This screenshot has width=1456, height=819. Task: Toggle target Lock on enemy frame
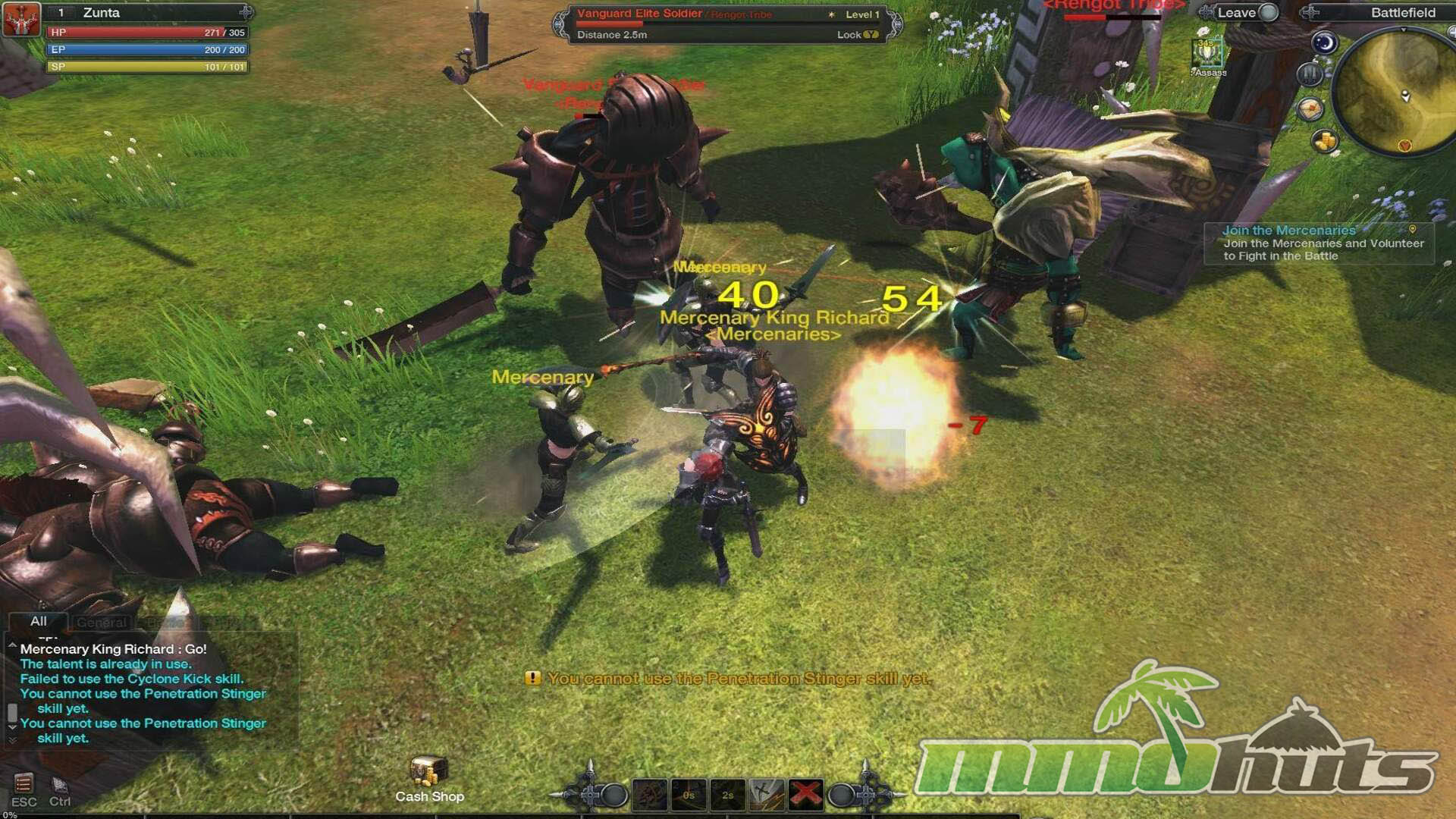tap(858, 35)
